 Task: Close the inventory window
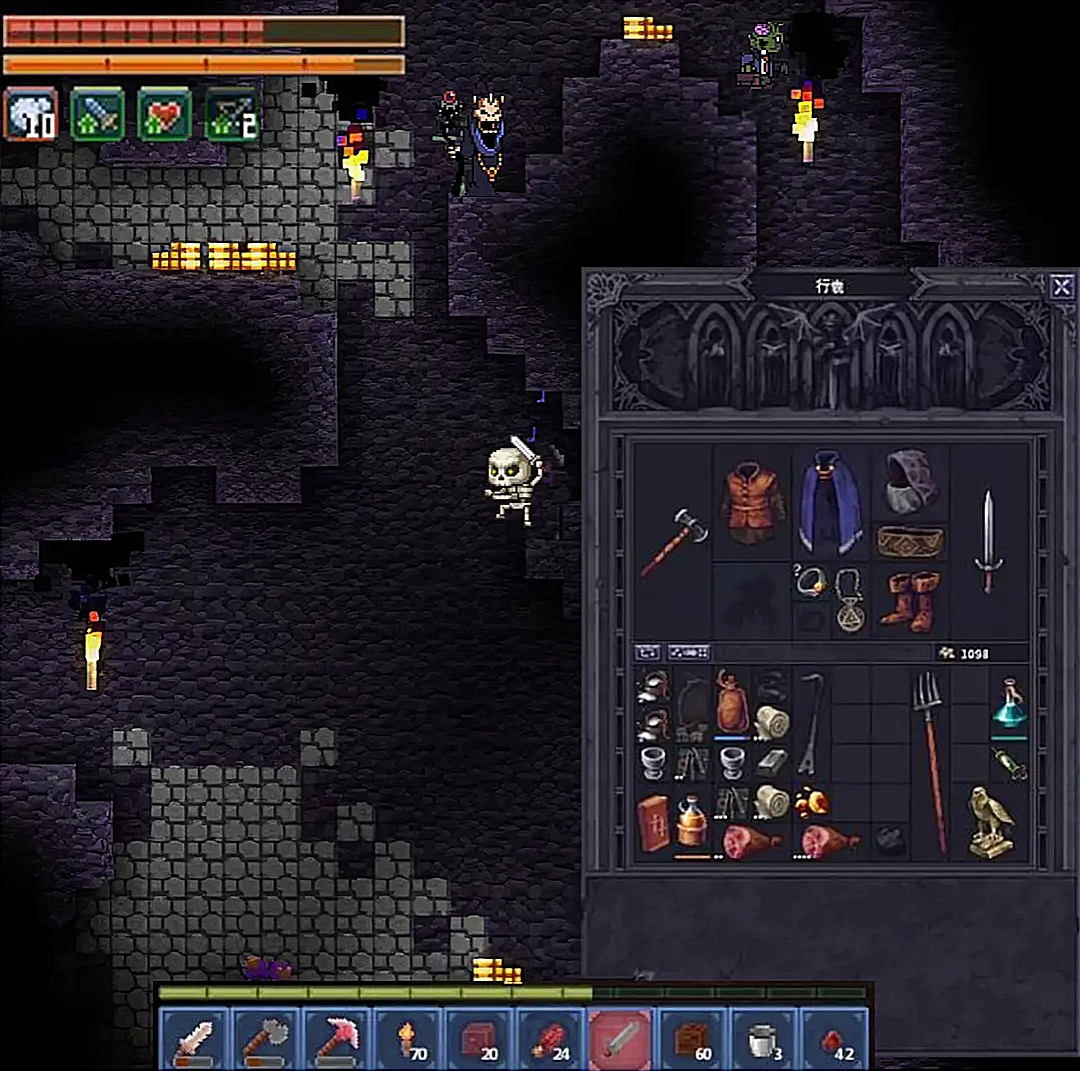[1061, 288]
